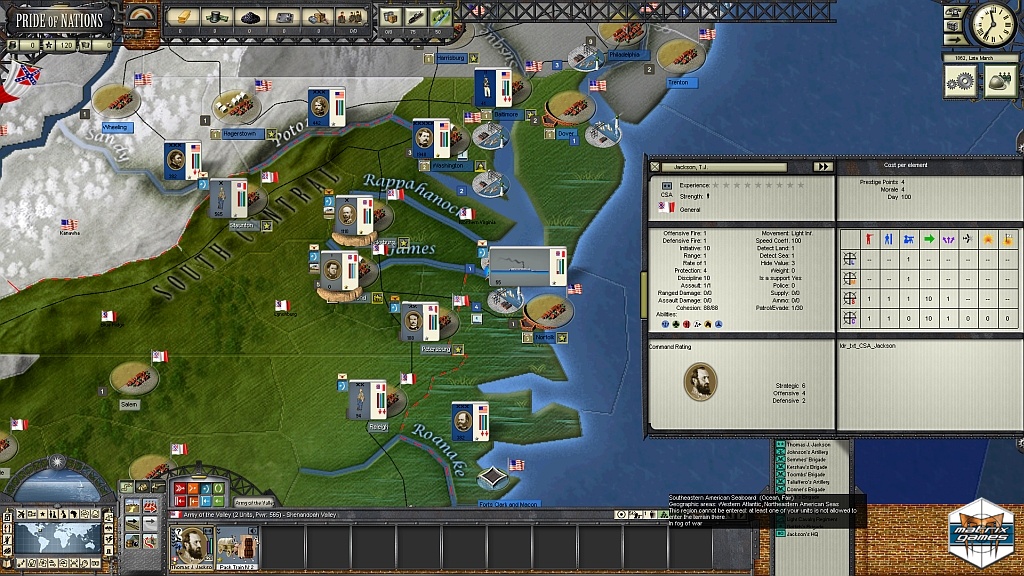Click the top hat and money icon
The height and width of the screenshot is (576, 1024).
(215, 16)
